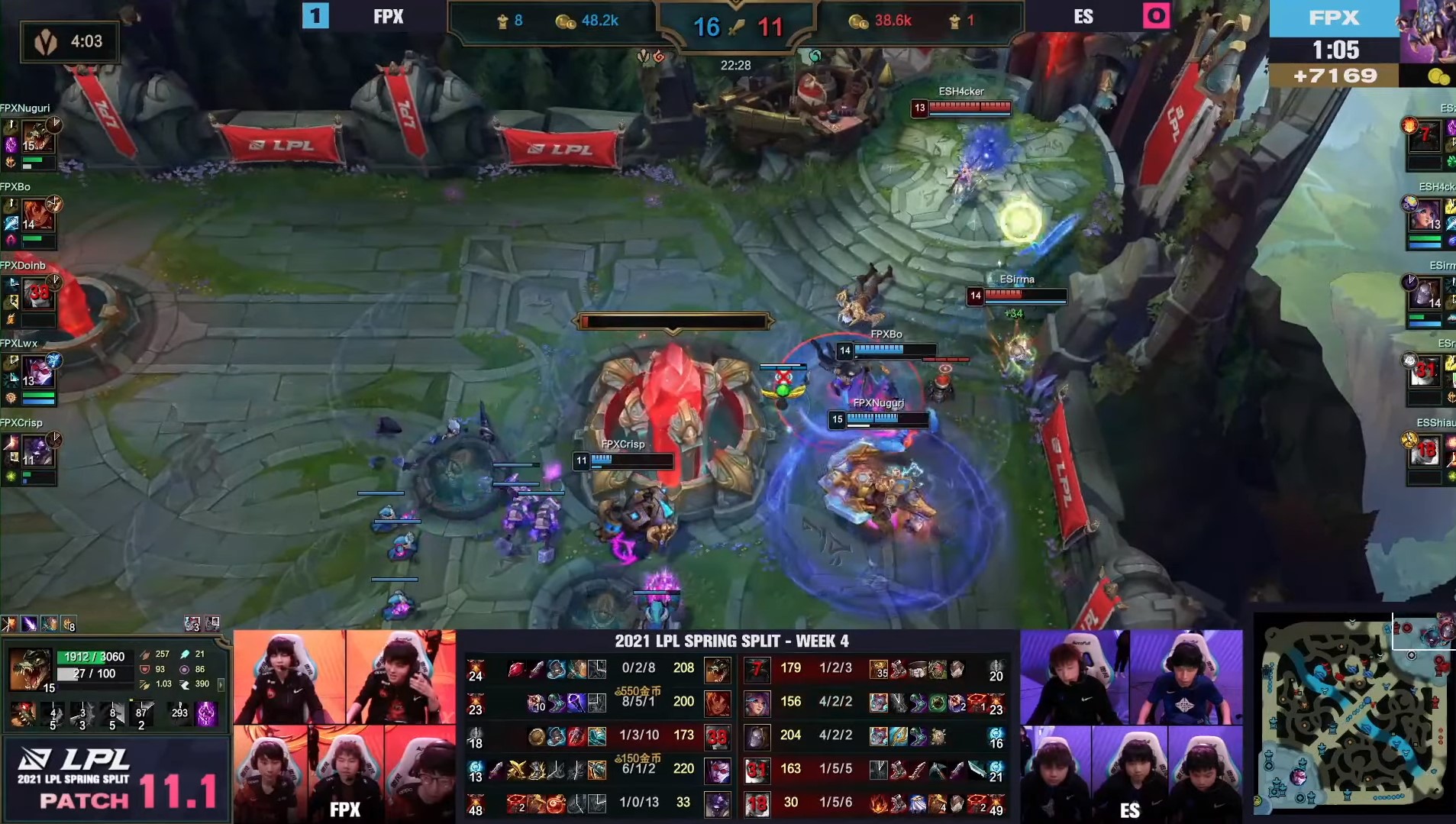Click the ES team name on the scoreboard
Viewport: 1456px width, 824px height.
tap(1084, 17)
